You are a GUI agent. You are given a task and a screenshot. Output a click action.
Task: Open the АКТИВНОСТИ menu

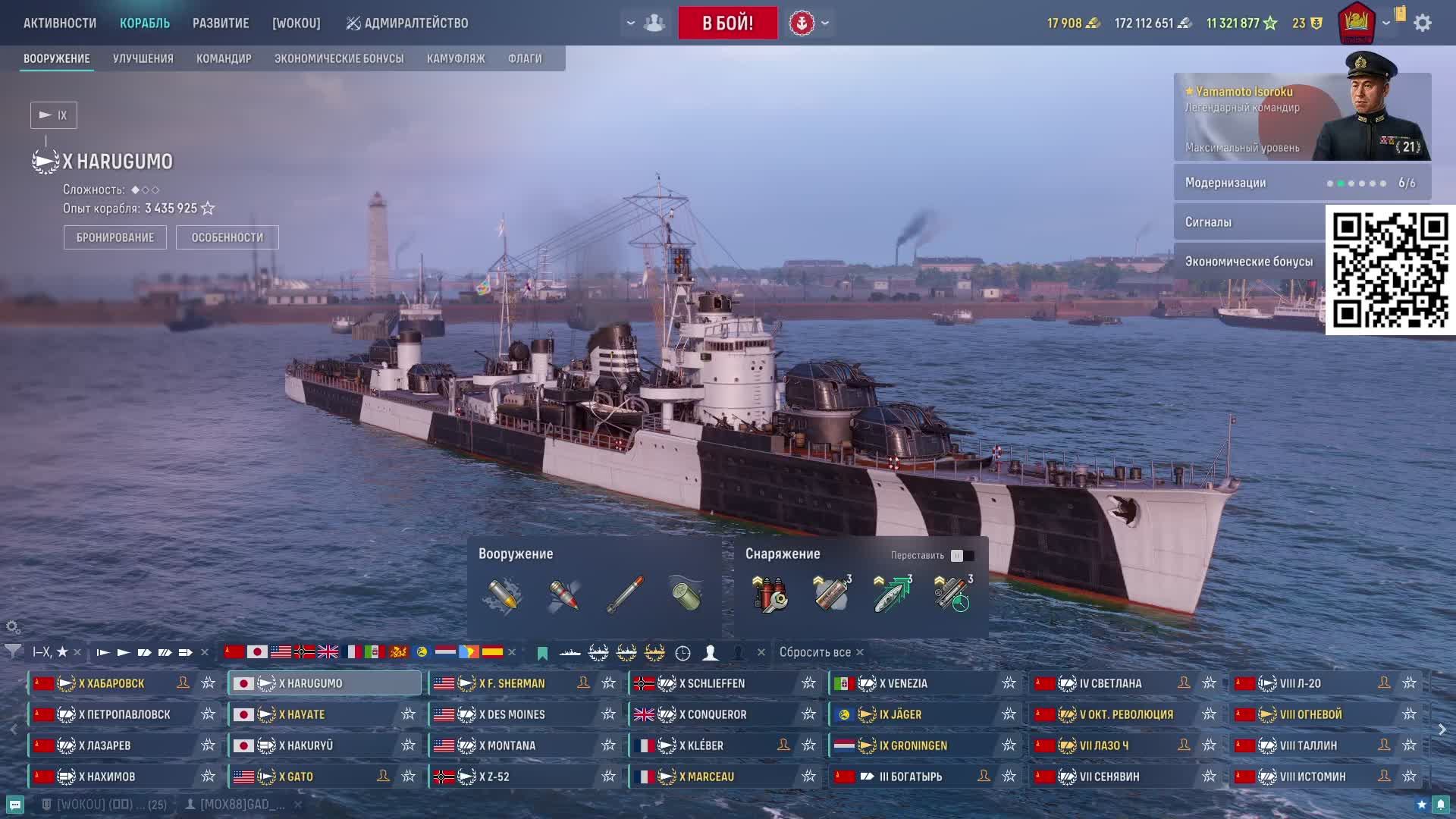(60, 23)
